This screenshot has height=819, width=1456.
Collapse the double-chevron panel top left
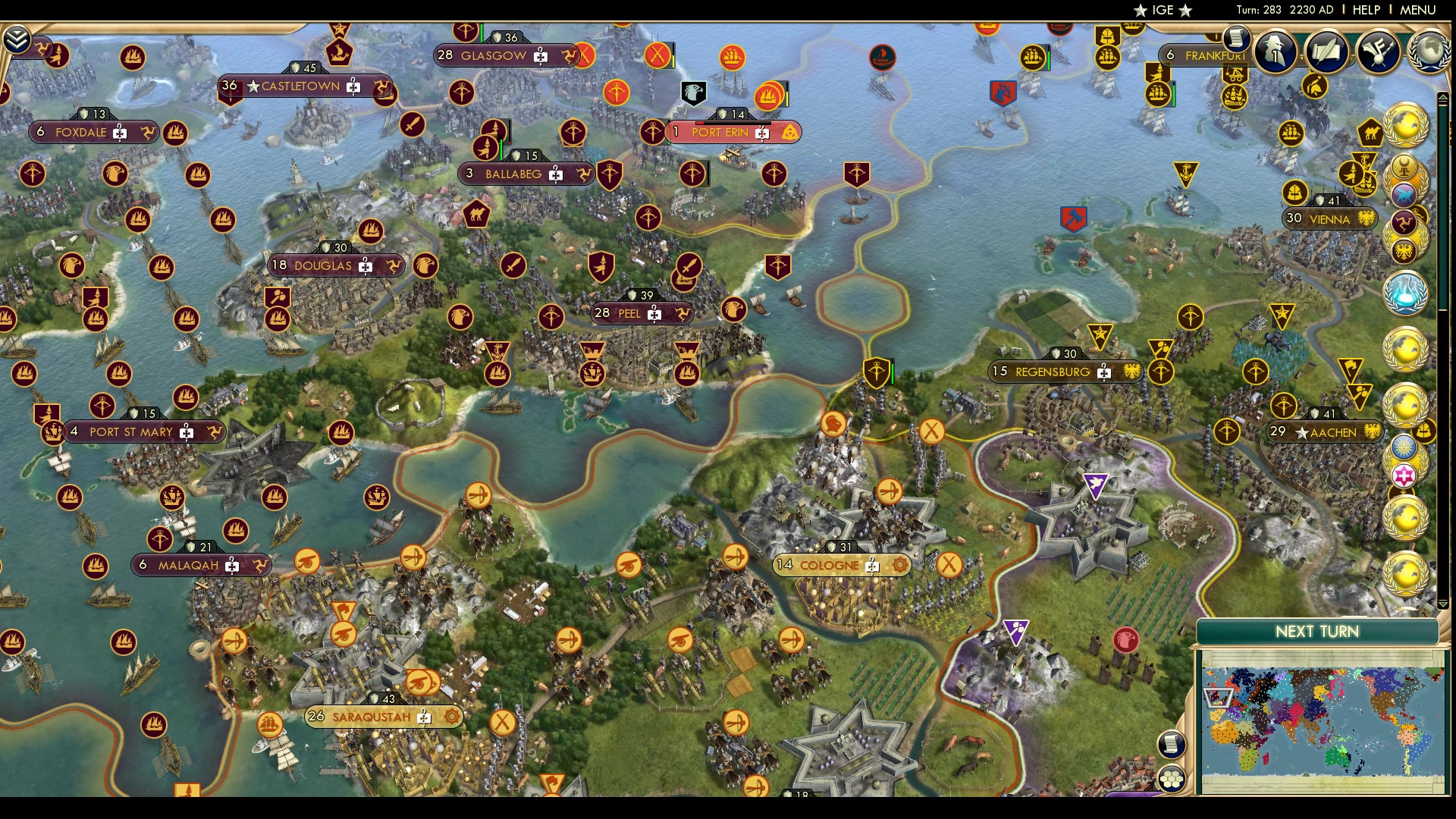[x=17, y=39]
